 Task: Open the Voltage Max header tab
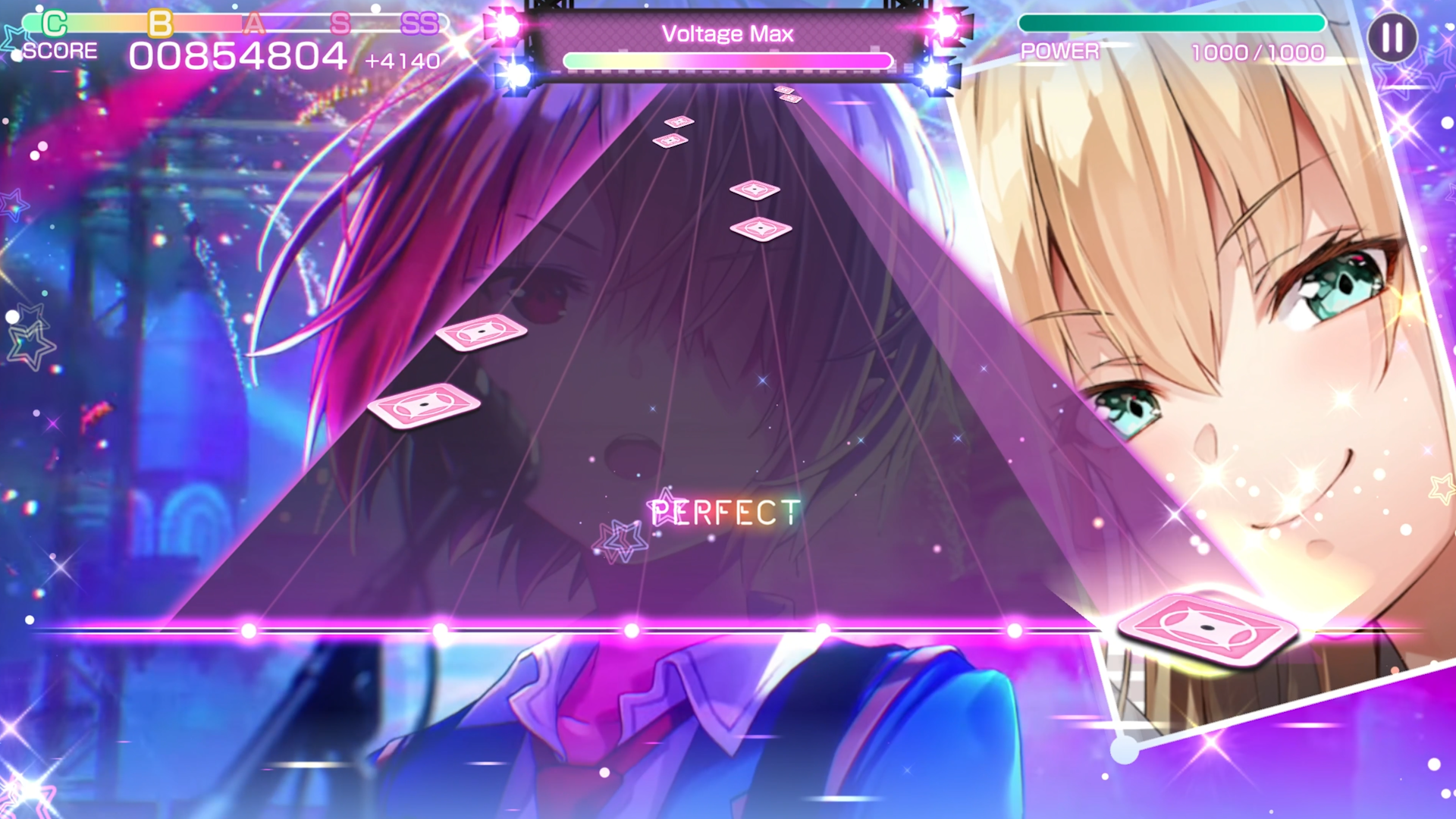(728, 33)
